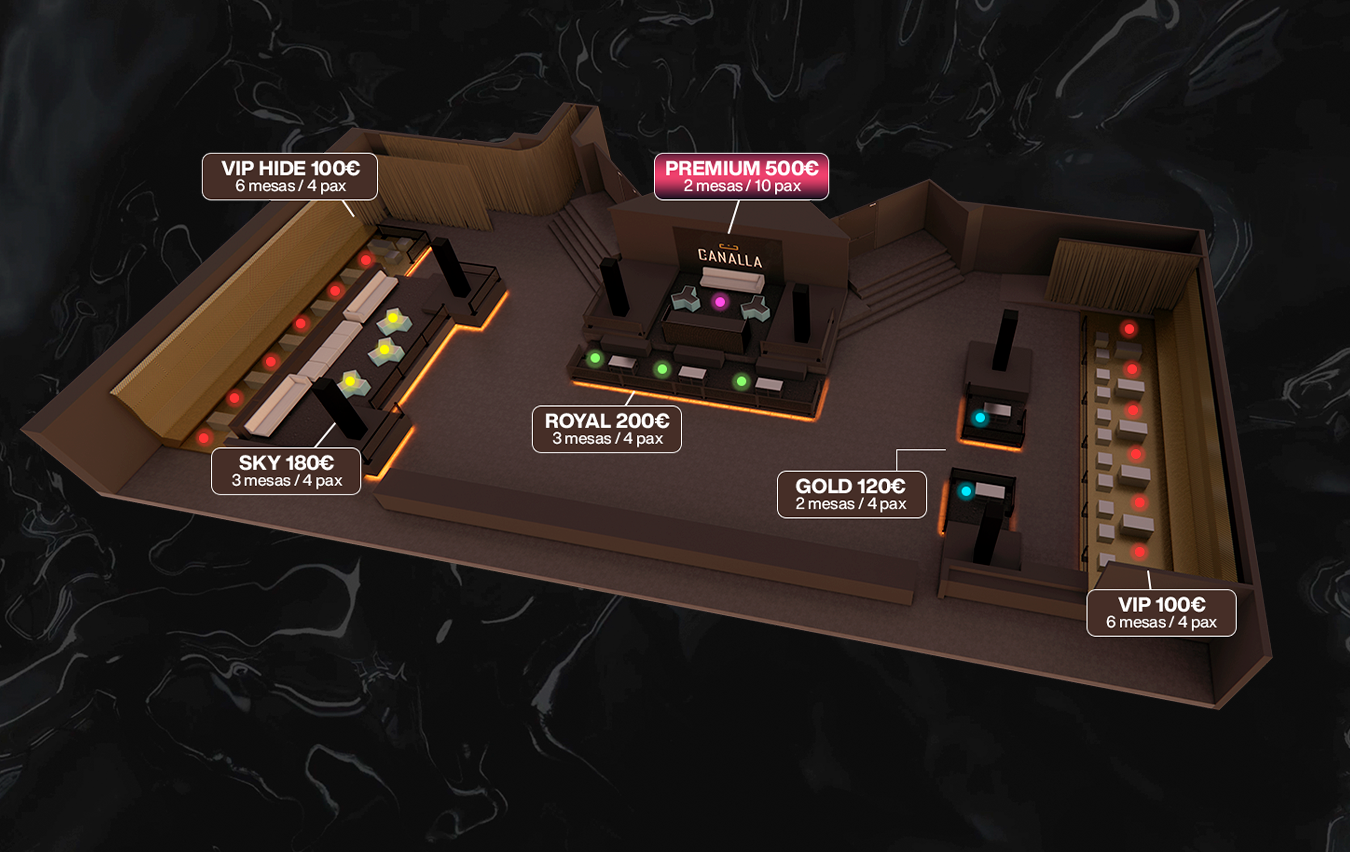Viewport: 1350px width, 852px height.
Task: Select the GOLD 120€ zone label
Action: pyautogui.click(x=851, y=494)
